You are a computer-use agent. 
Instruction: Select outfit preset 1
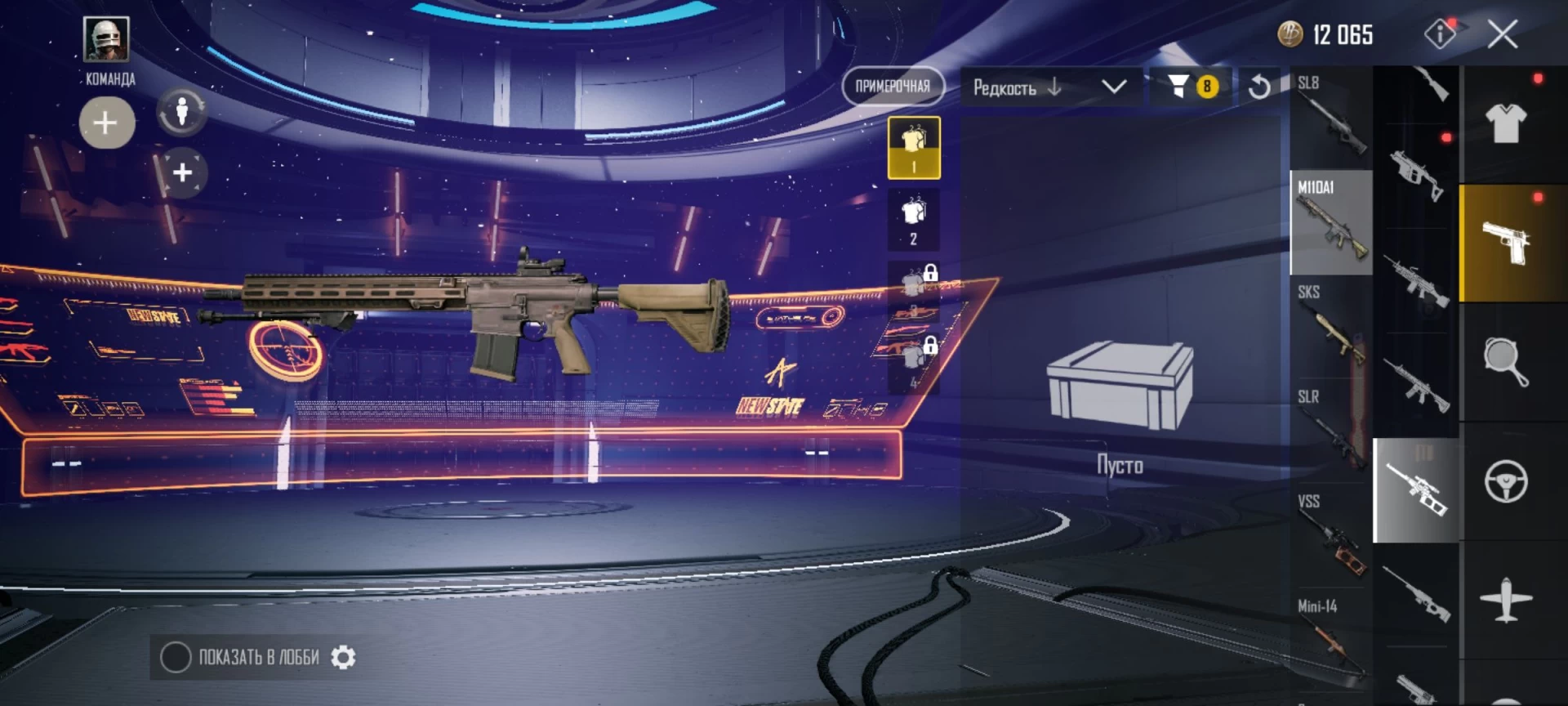(x=914, y=148)
